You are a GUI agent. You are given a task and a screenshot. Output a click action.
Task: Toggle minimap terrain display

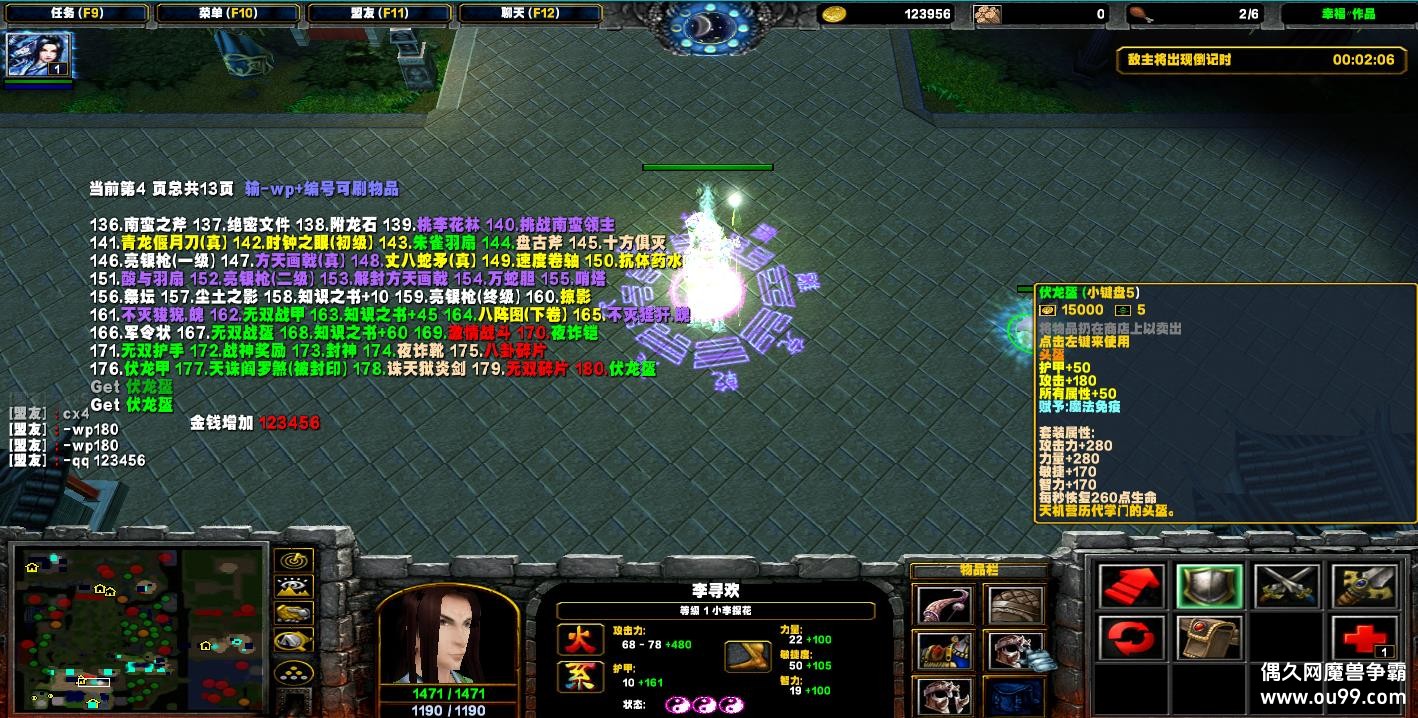[294, 588]
